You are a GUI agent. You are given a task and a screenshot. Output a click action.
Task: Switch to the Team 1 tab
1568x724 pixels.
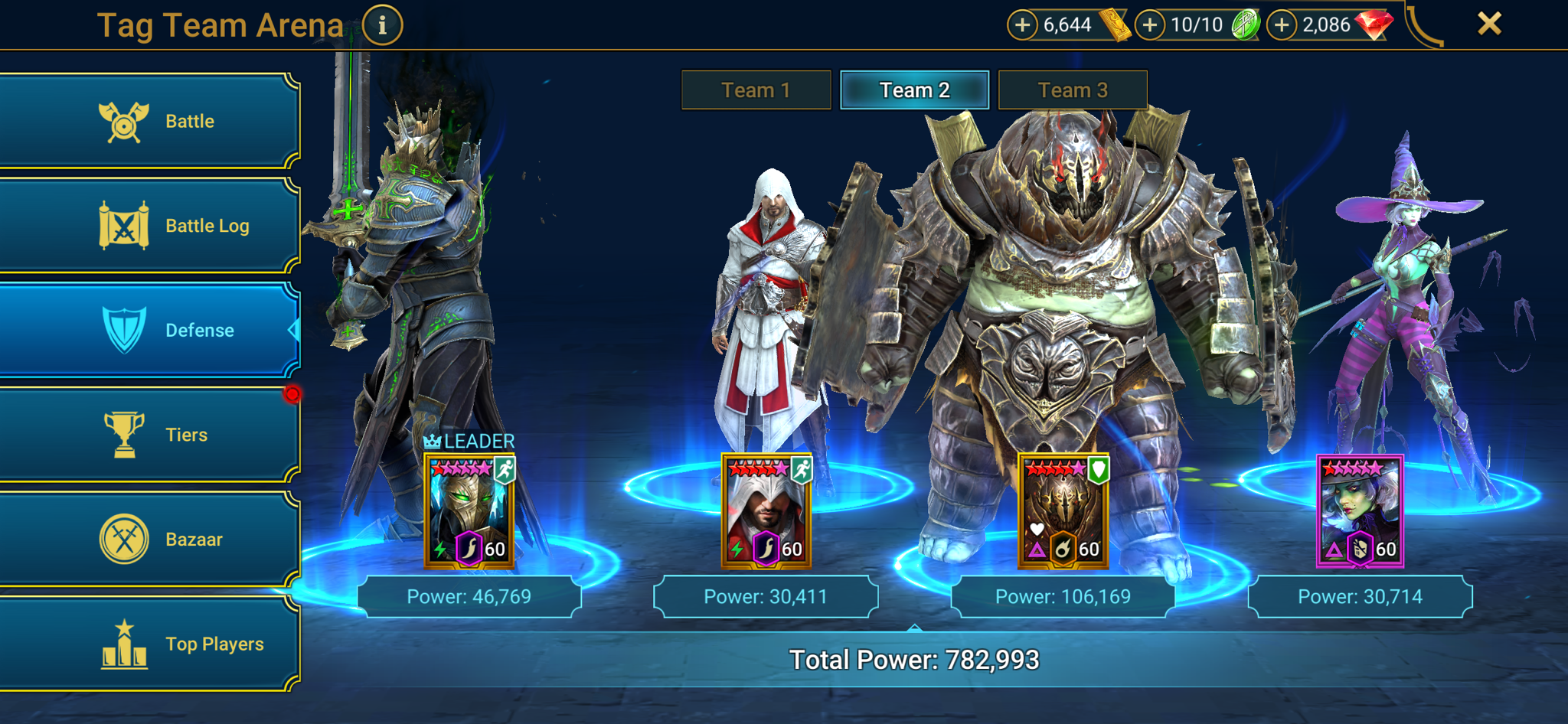(756, 90)
